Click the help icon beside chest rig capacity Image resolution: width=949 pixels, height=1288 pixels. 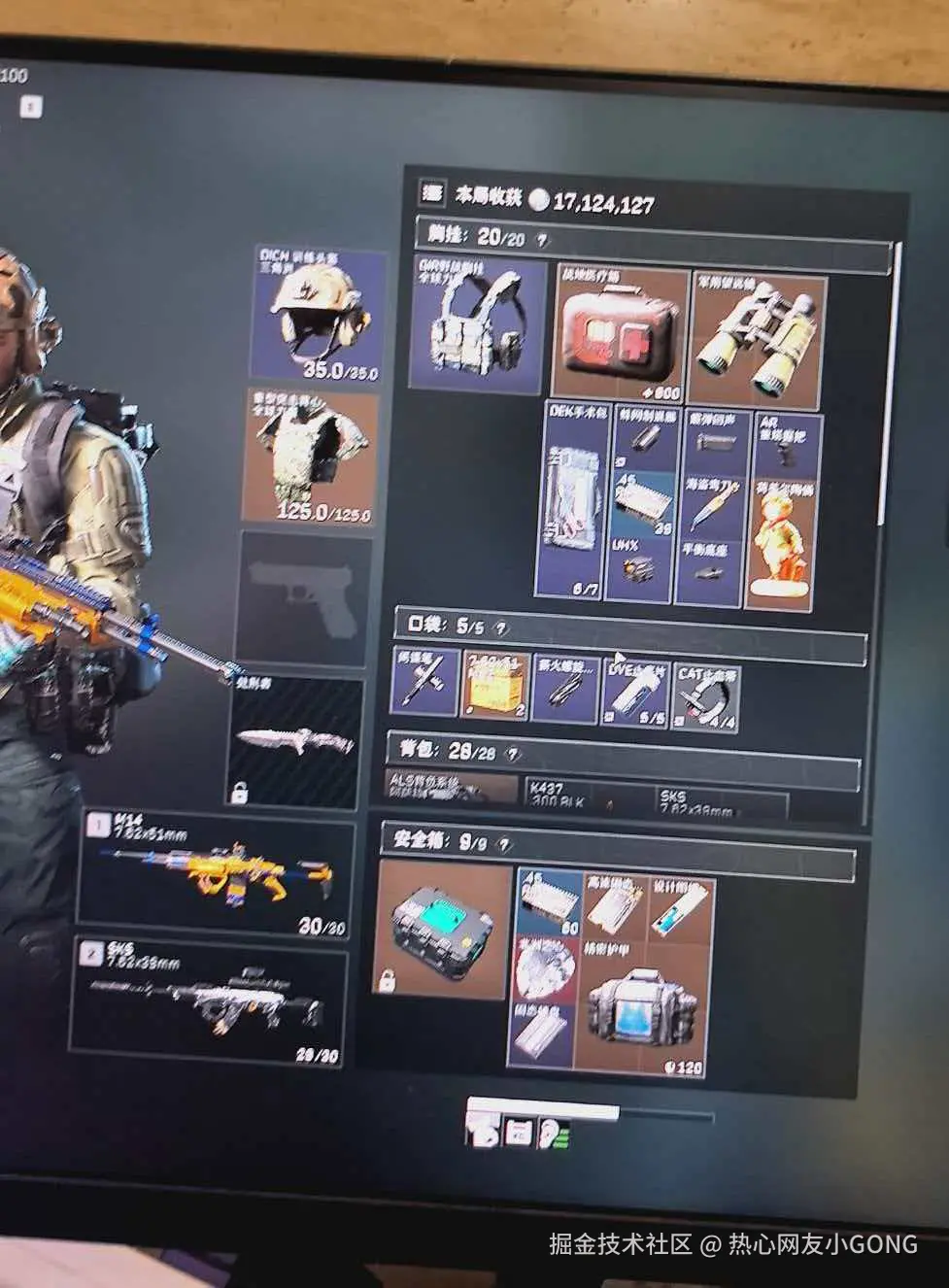click(541, 240)
